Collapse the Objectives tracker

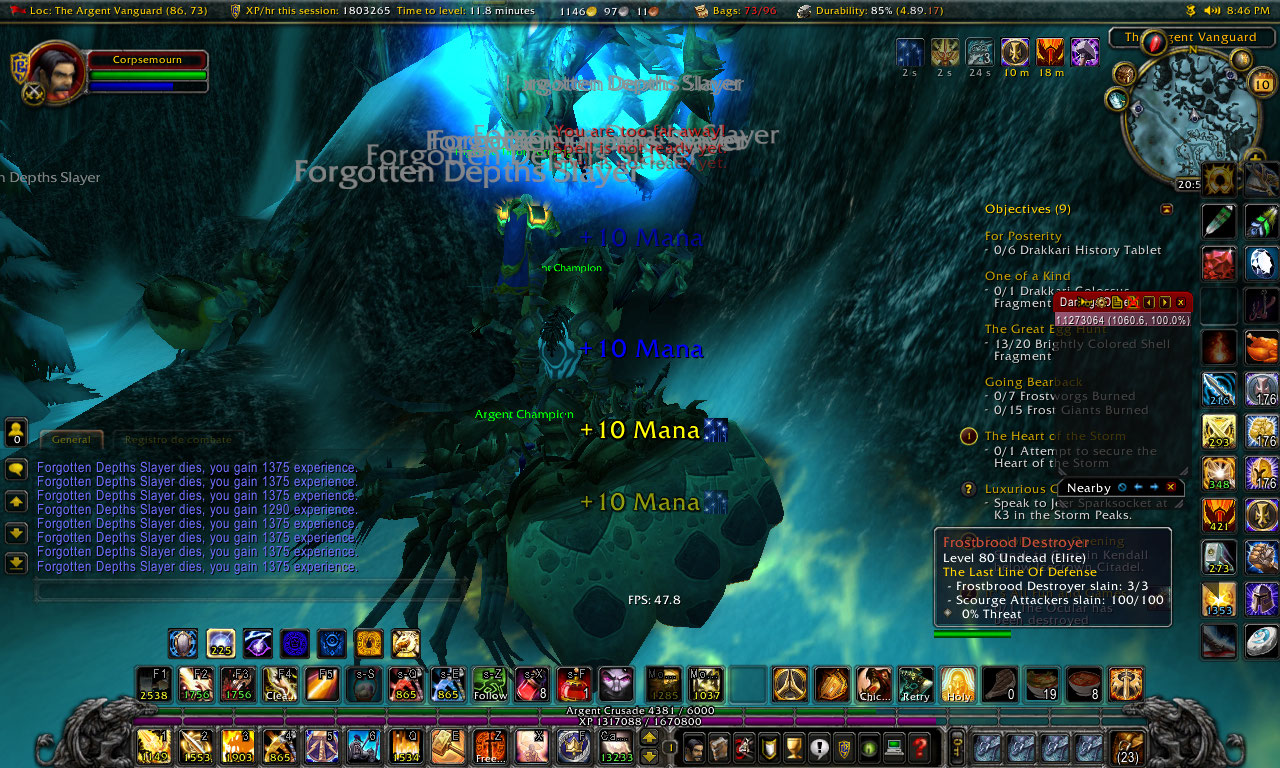[x=1166, y=209]
